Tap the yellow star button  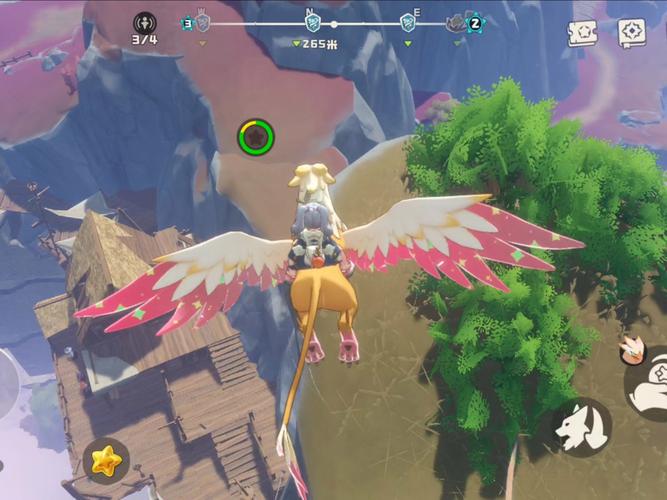tap(105, 459)
